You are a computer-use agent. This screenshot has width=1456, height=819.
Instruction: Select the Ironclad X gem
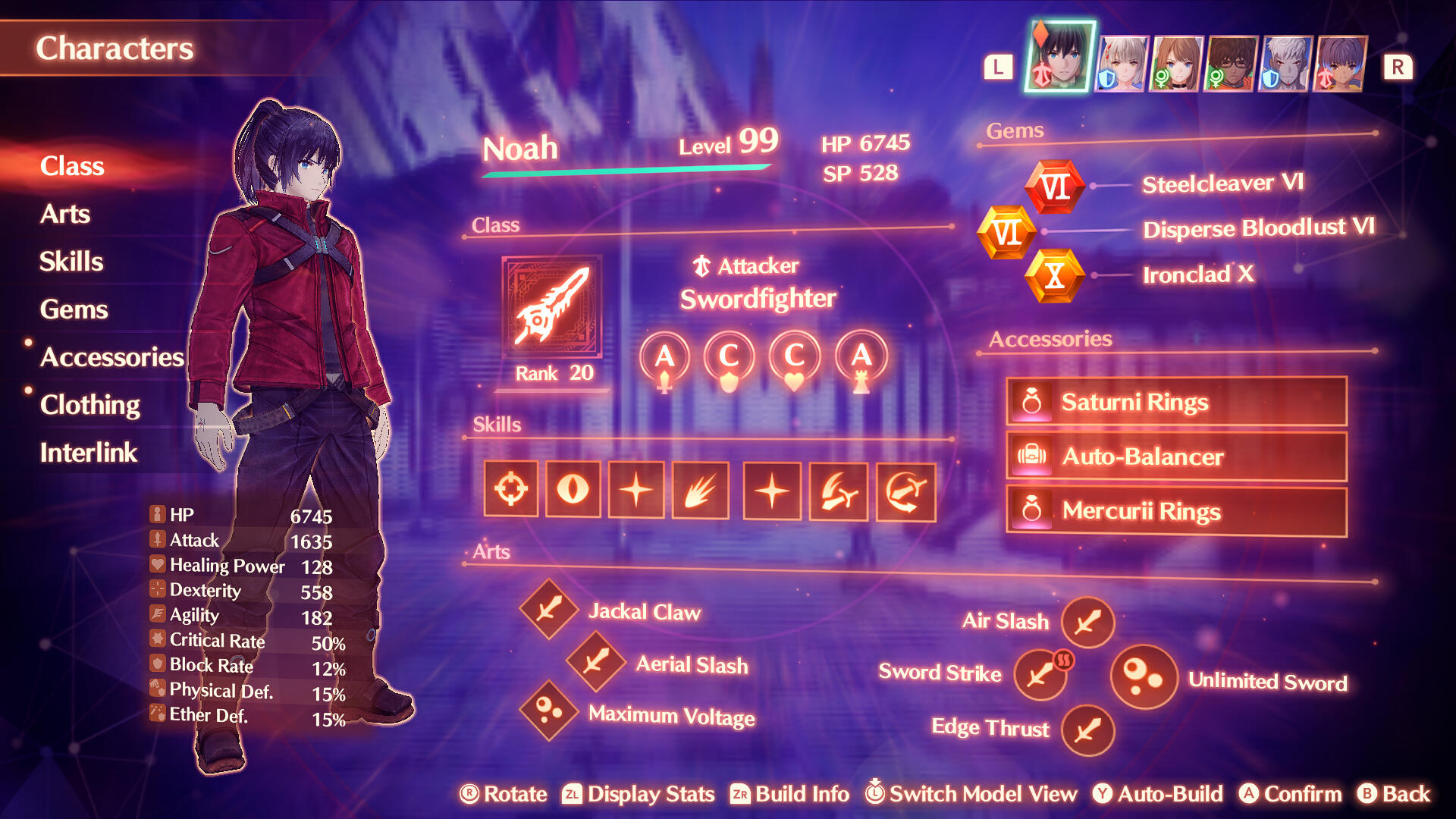[1054, 276]
